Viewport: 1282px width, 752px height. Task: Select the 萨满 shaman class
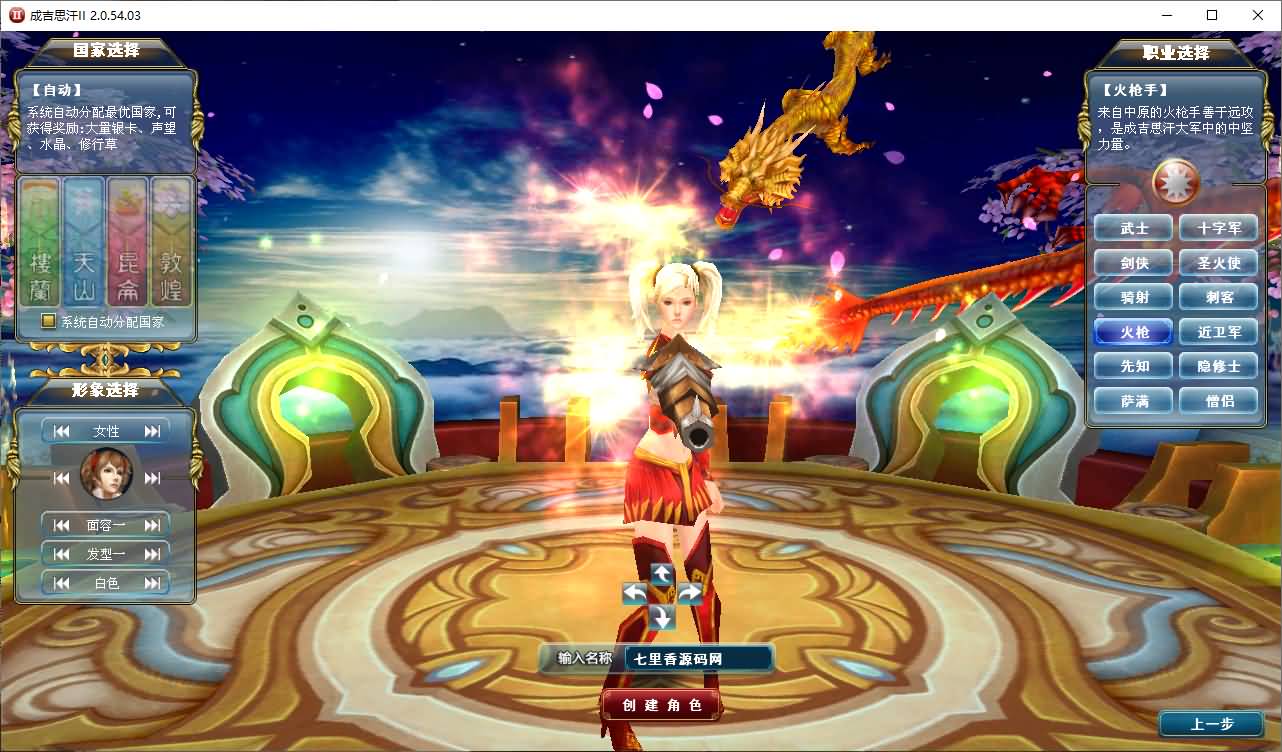coord(1133,400)
